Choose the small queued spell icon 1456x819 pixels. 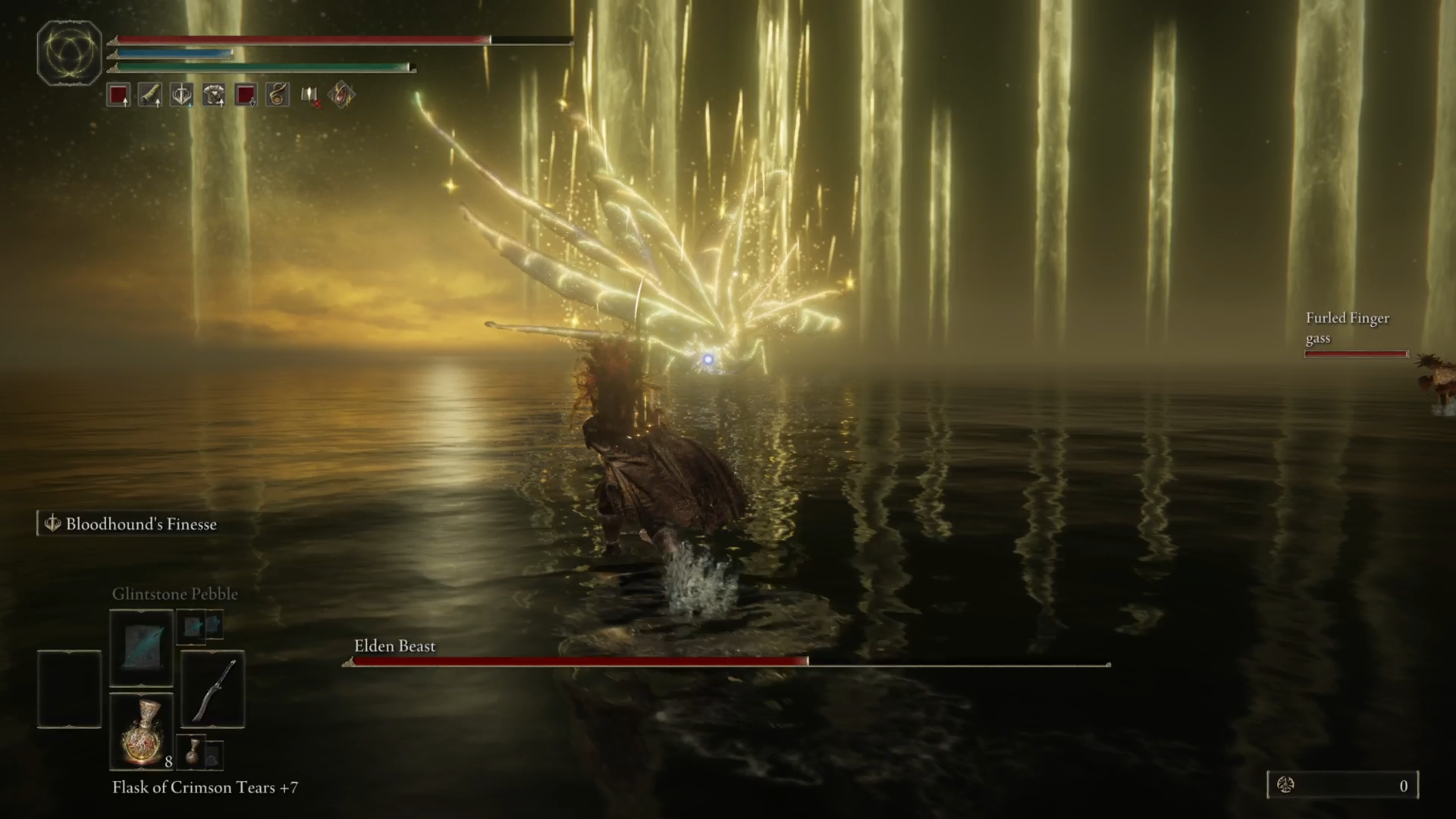click(x=193, y=627)
